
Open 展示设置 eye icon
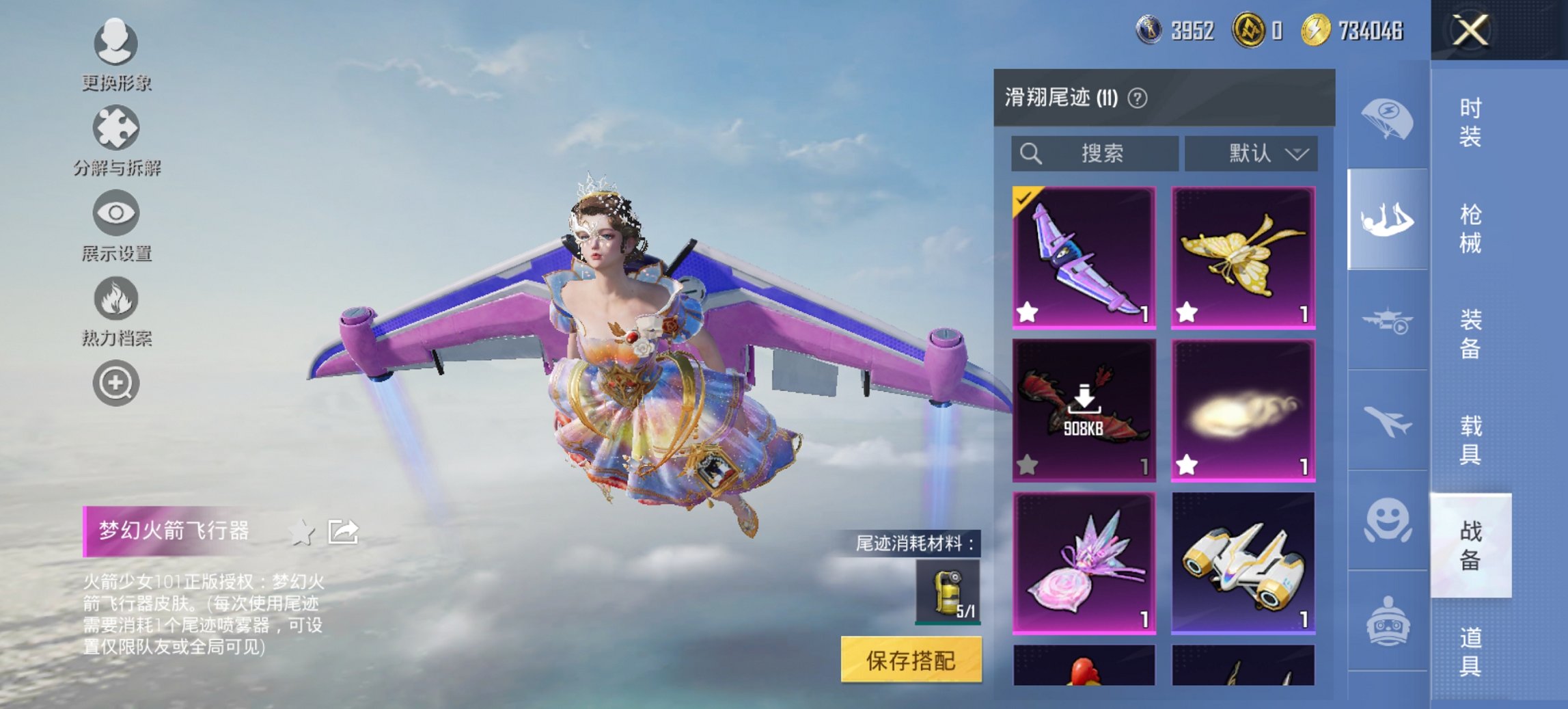point(116,213)
